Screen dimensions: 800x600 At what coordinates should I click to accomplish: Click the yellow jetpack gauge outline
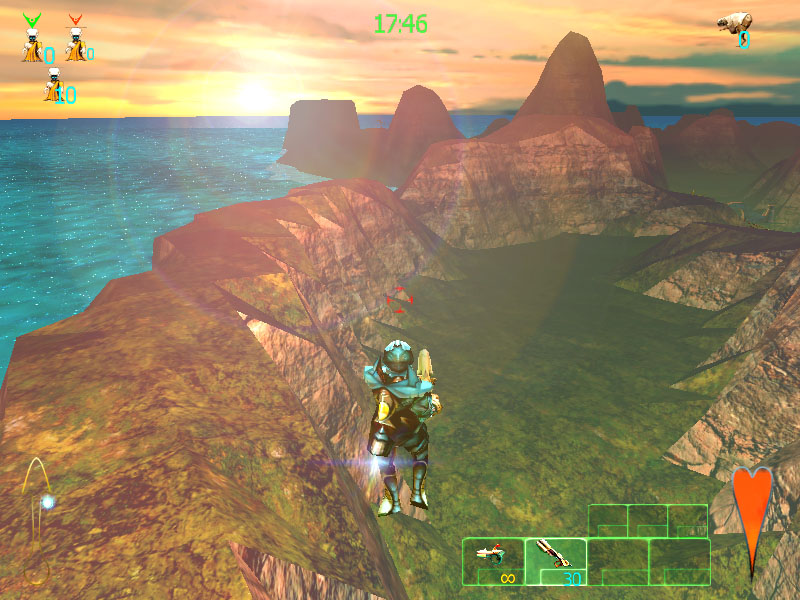click(x=38, y=490)
